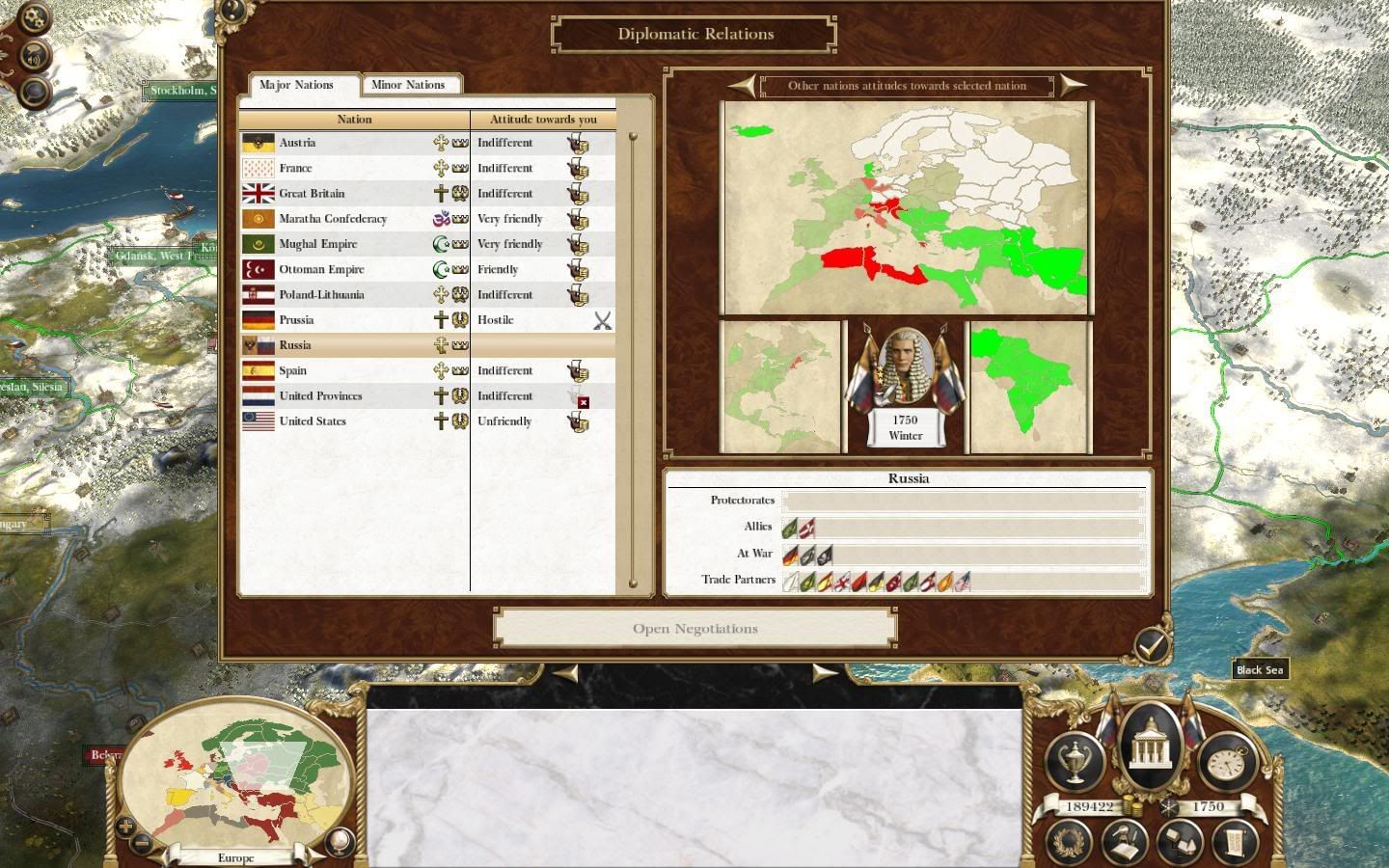Select the Maratha Confederacy row
The height and width of the screenshot is (868, 1389).
click(x=333, y=219)
